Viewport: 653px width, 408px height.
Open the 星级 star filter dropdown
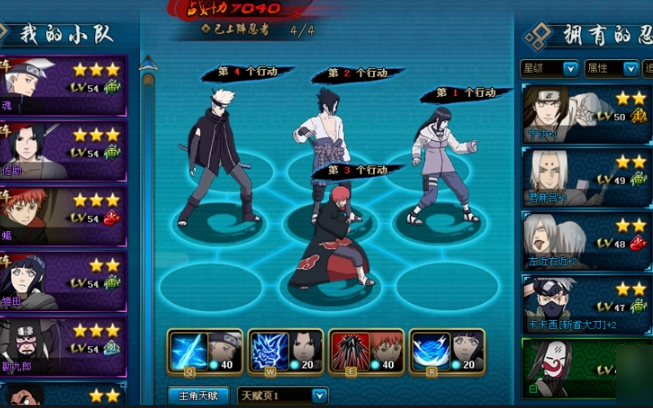click(550, 69)
